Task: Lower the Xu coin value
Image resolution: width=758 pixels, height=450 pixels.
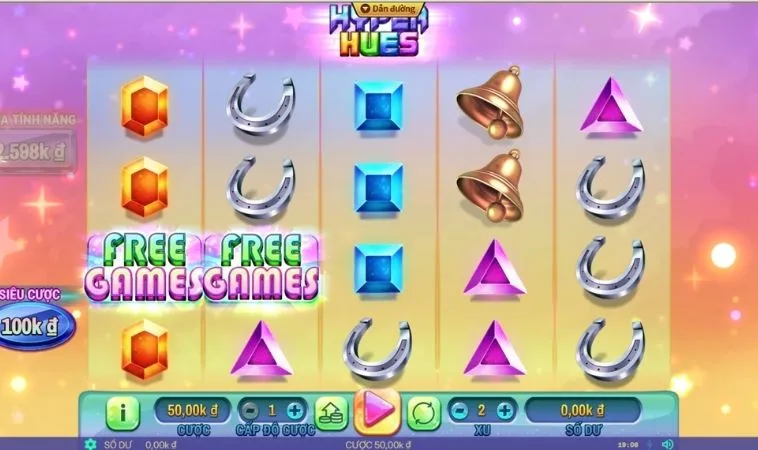Action: [x=456, y=410]
